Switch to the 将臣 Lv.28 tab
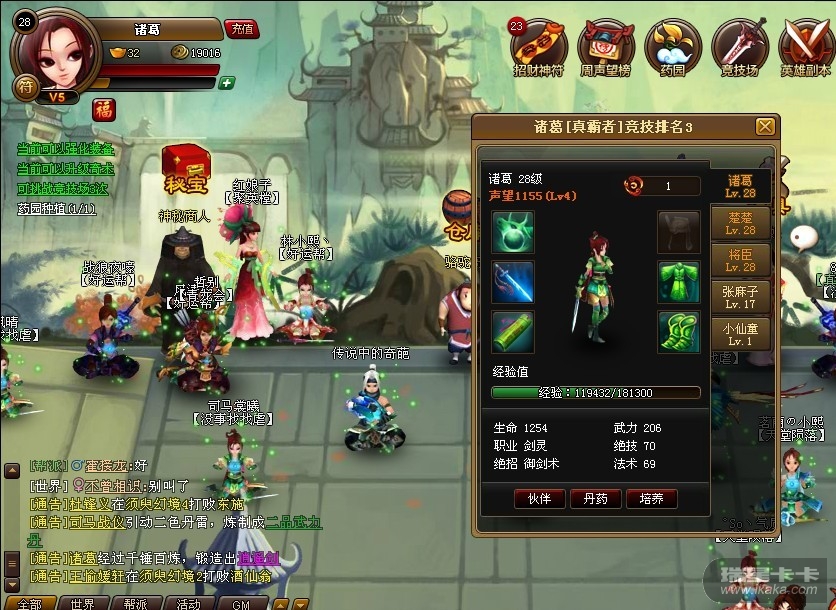This screenshot has height=610, width=836. point(740,261)
